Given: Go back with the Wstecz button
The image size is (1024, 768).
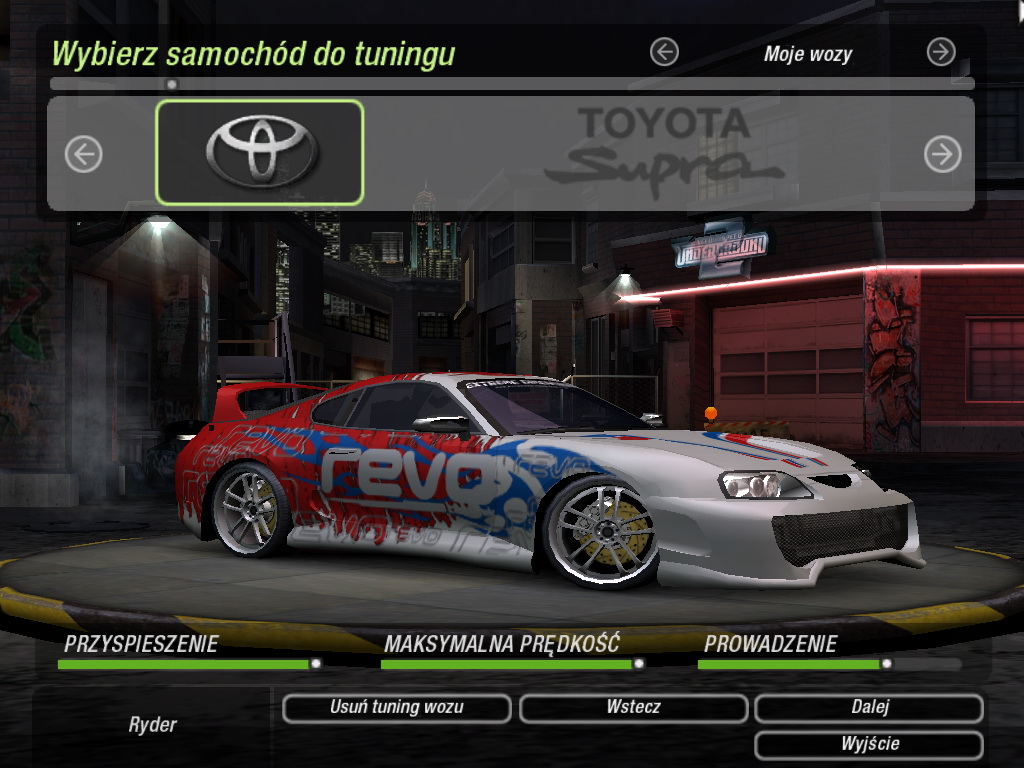Looking at the screenshot, I should tap(633, 708).
